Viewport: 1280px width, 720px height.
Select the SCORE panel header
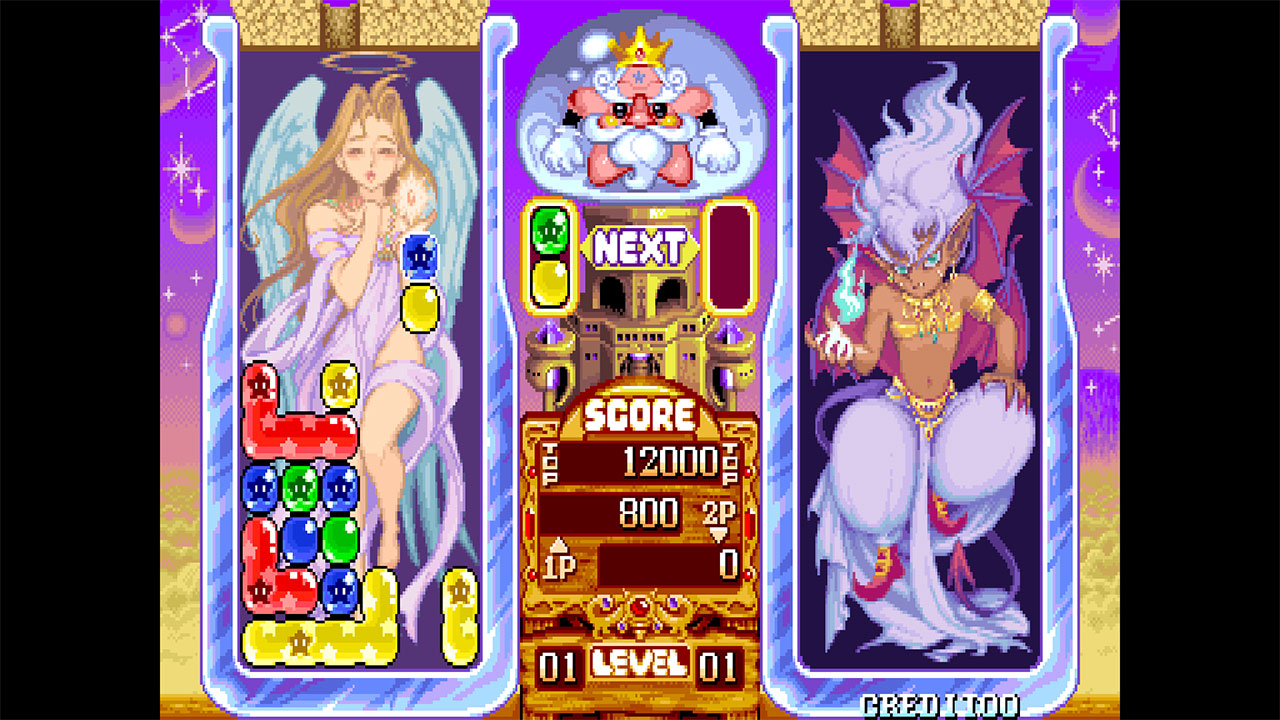tap(643, 411)
